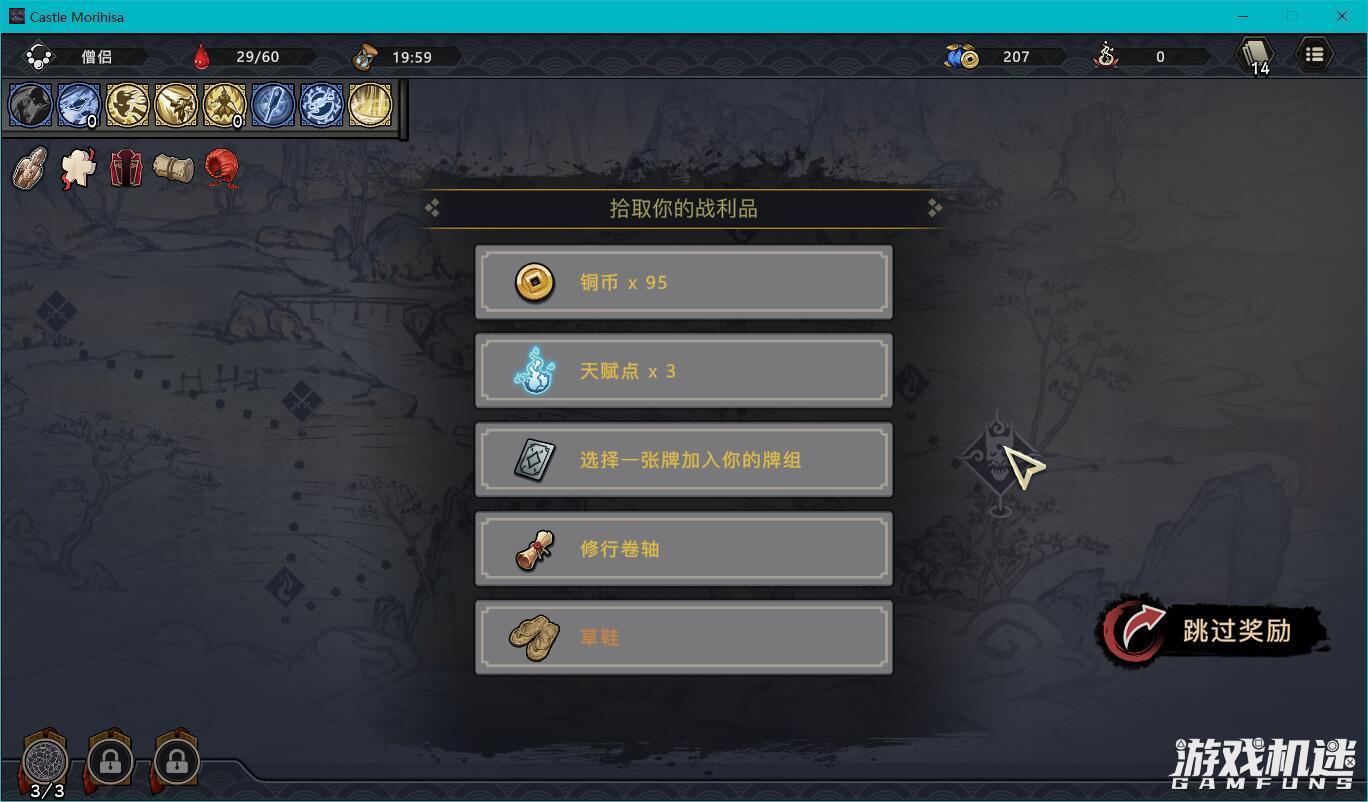The image size is (1368, 802).
Task: Open the 僧侣 character portrait icon
Action: [x=40, y=56]
